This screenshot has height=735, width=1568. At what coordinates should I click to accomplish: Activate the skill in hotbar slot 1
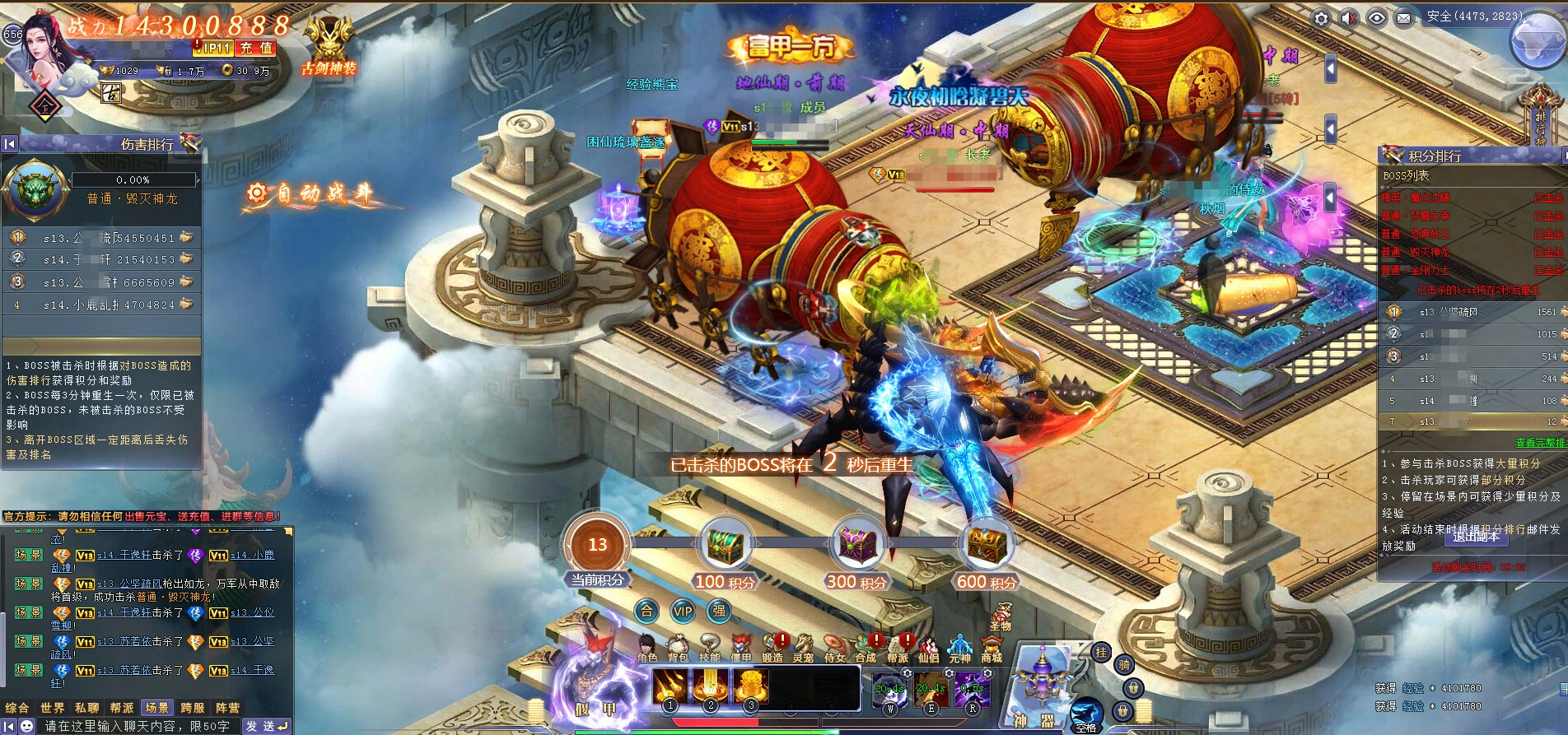tap(670, 686)
